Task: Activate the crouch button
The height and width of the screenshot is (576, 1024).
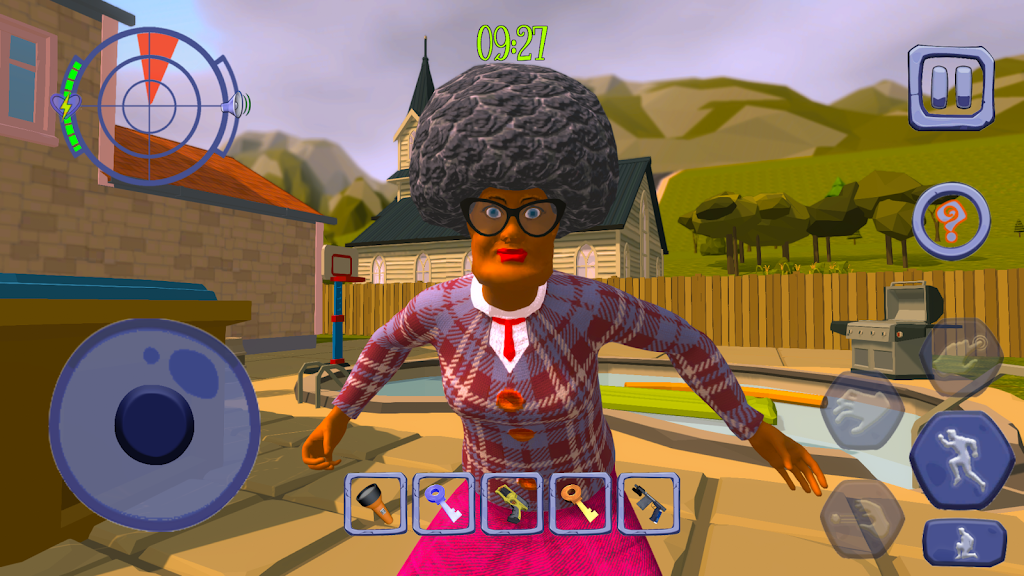Action: (964, 542)
